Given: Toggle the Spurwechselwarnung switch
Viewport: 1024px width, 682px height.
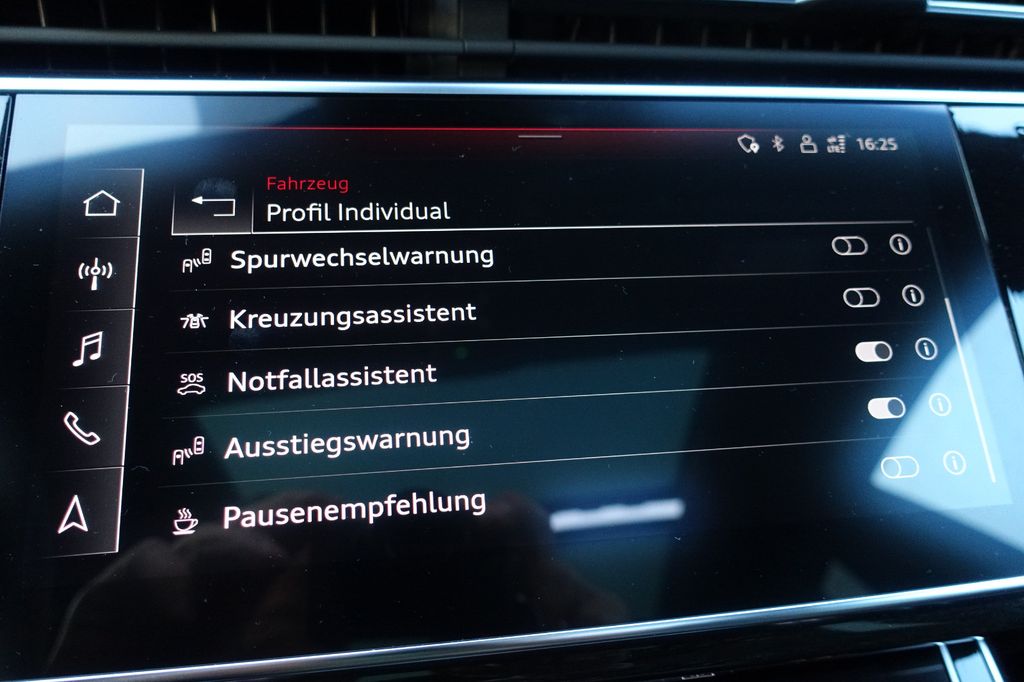Looking at the screenshot, I should tap(849, 246).
